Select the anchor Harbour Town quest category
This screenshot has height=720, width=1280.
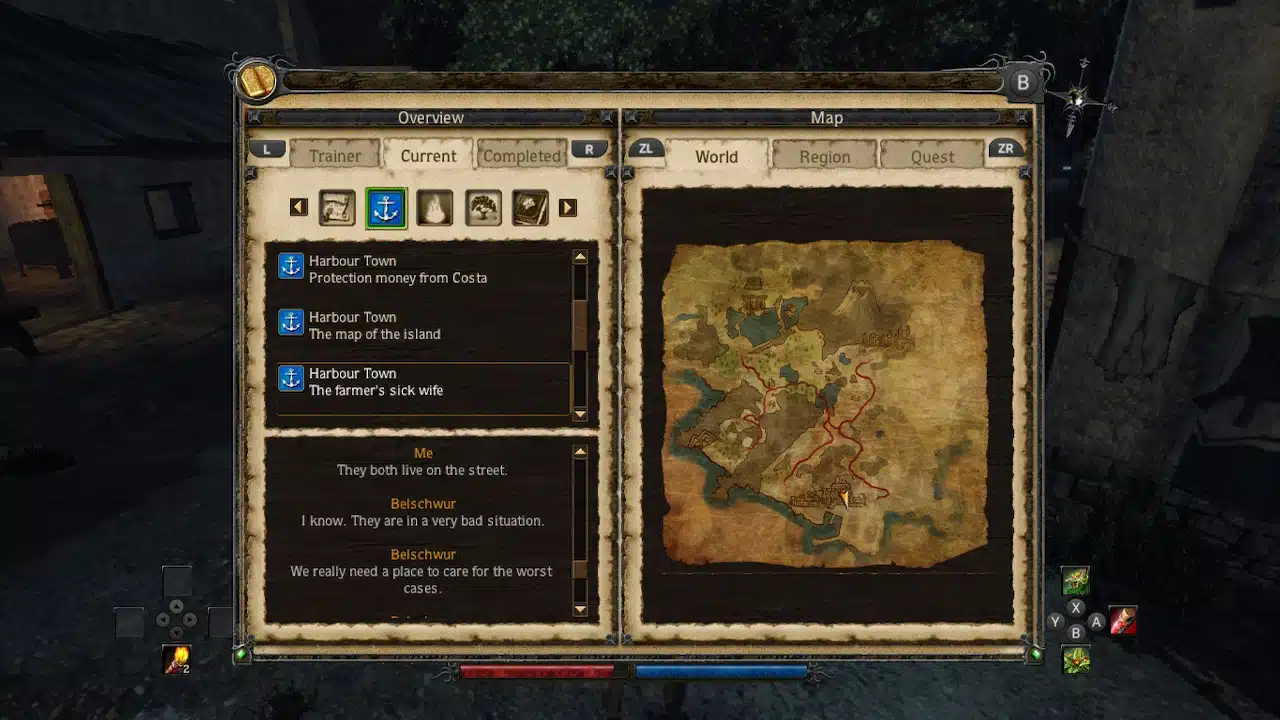click(x=384, y=208)
